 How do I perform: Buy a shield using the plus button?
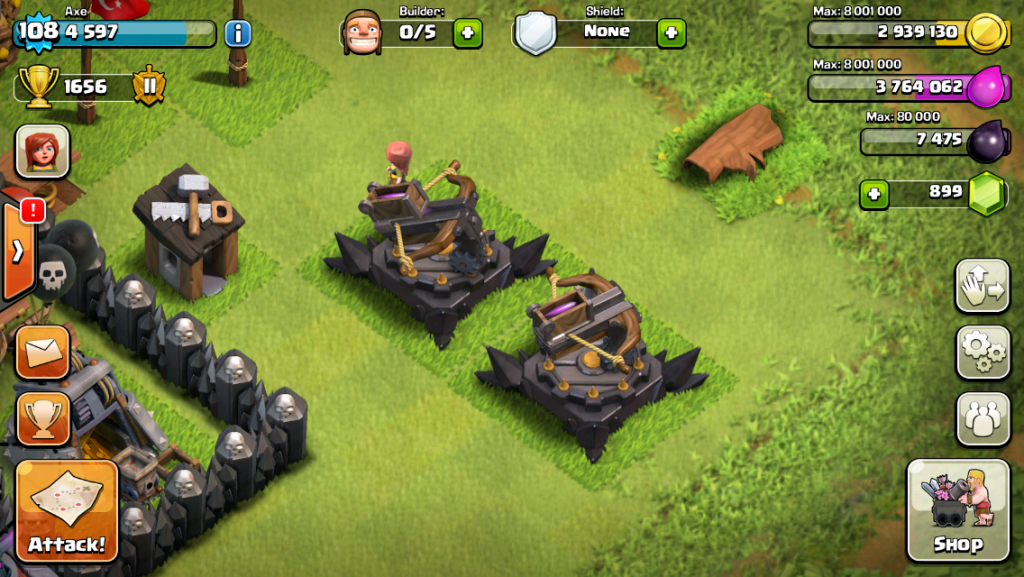(671, 33)
